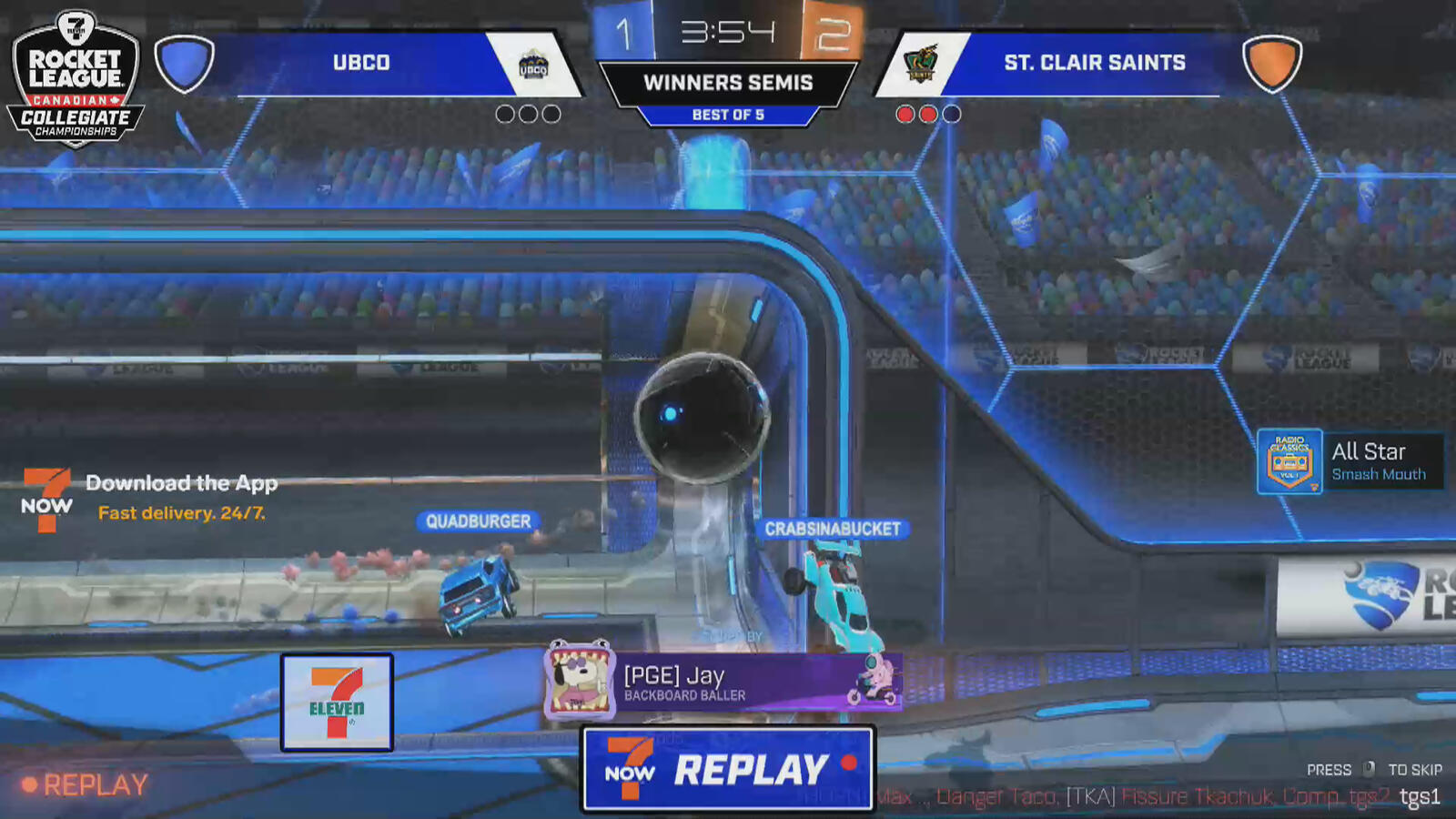
Task: Click the BEST OF 5 label
Action: point(727,115)
